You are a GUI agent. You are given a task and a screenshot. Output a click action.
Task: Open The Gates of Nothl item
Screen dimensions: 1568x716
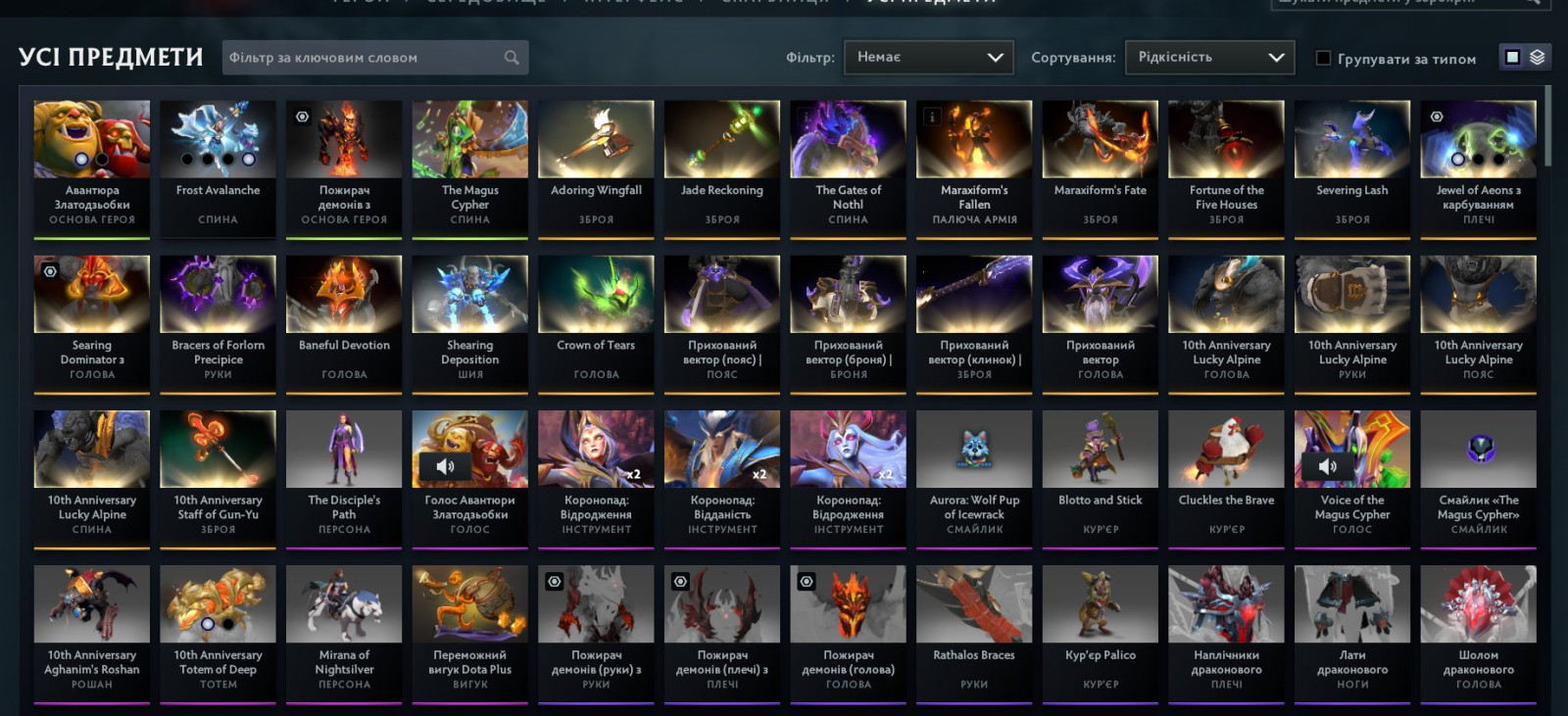point(849,167)
